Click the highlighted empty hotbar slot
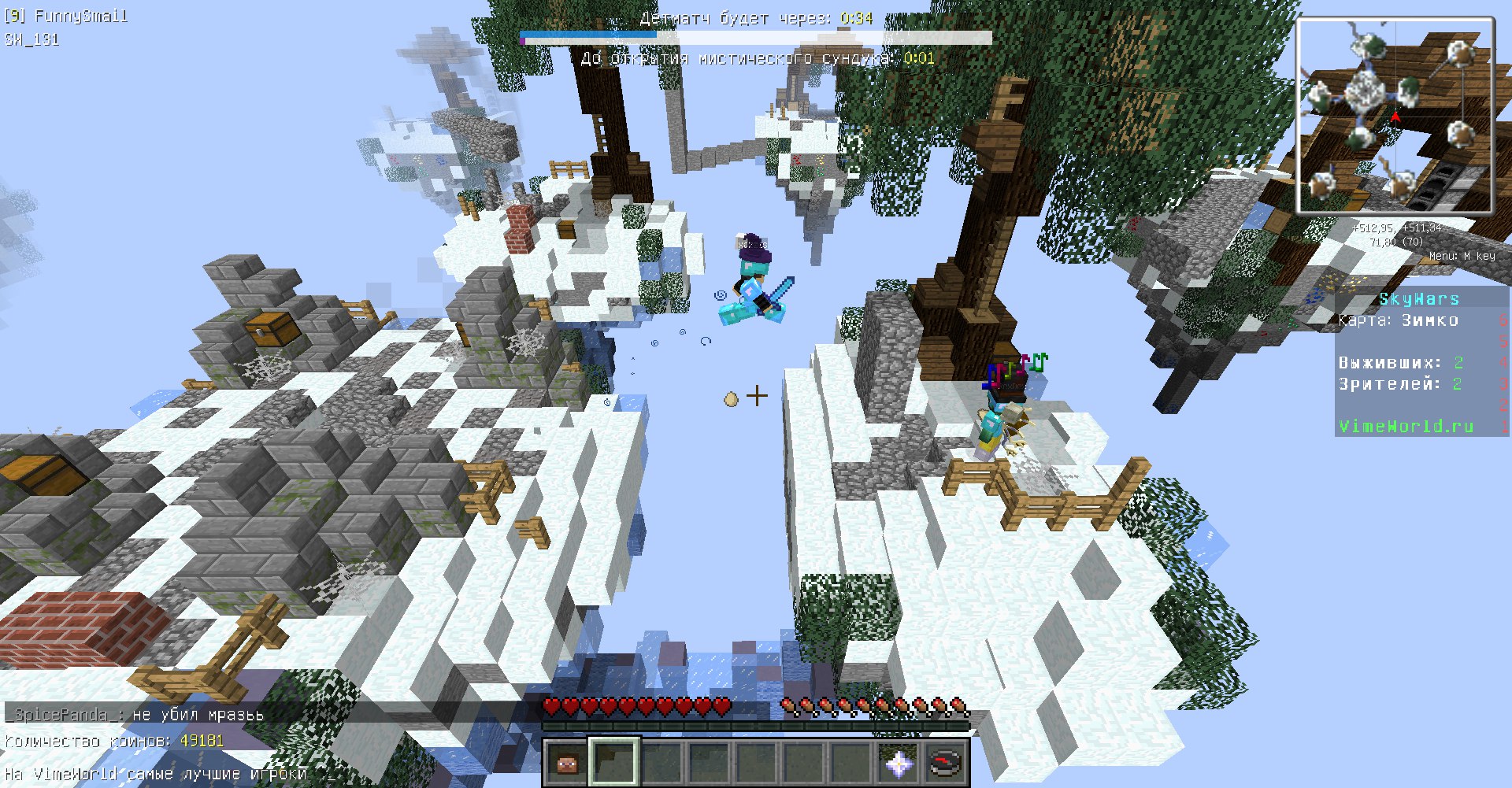1512x788 pixels. [614, 762]
